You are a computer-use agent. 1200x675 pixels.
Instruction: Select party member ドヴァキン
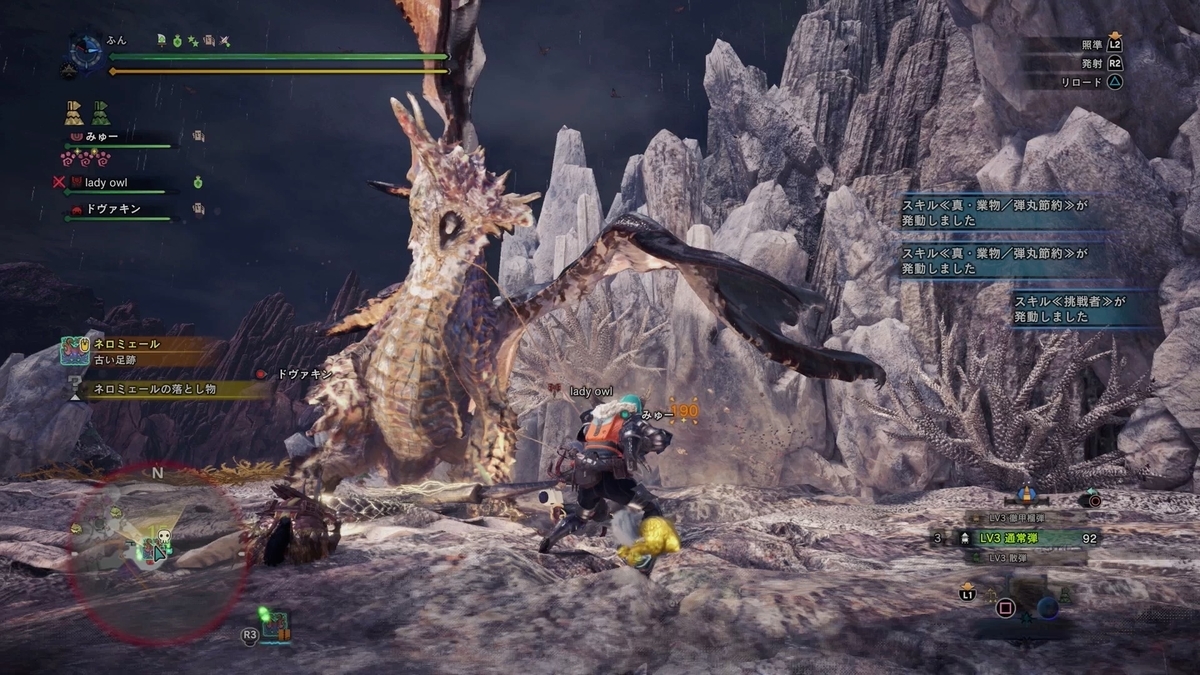113,209
